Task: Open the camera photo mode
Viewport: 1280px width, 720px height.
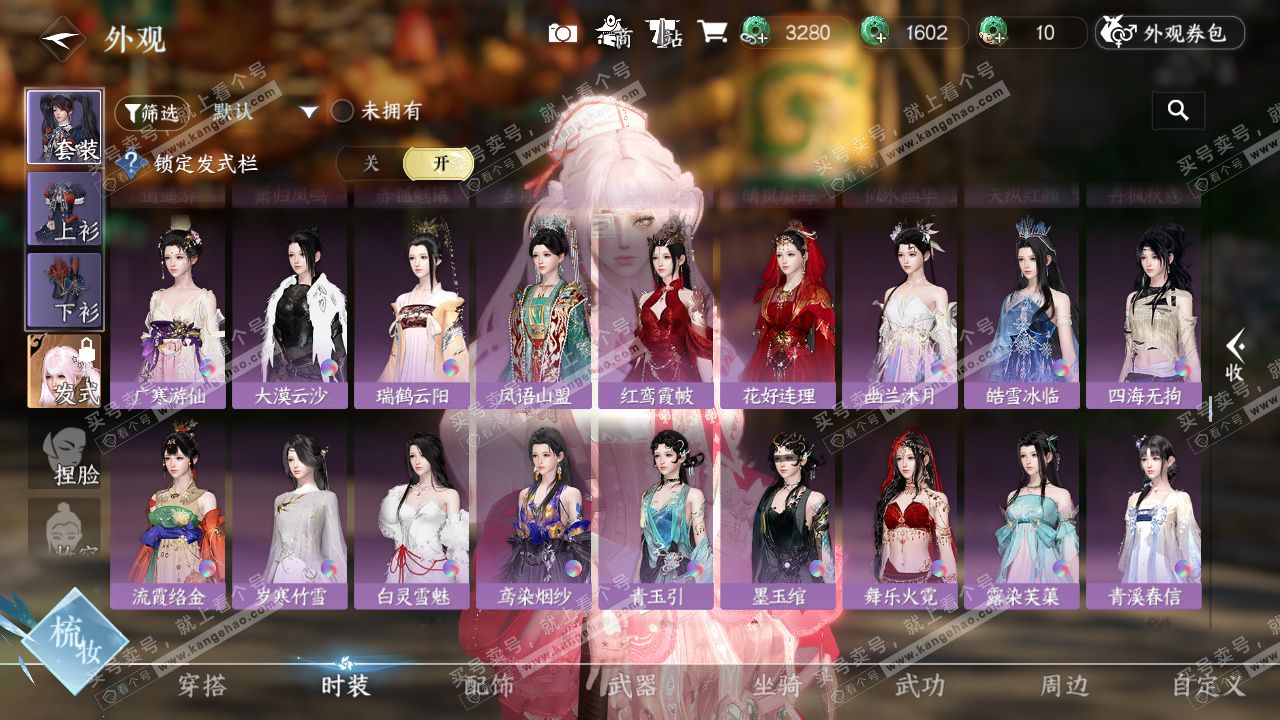Action: pyautogui.click(x=563, y=33)
